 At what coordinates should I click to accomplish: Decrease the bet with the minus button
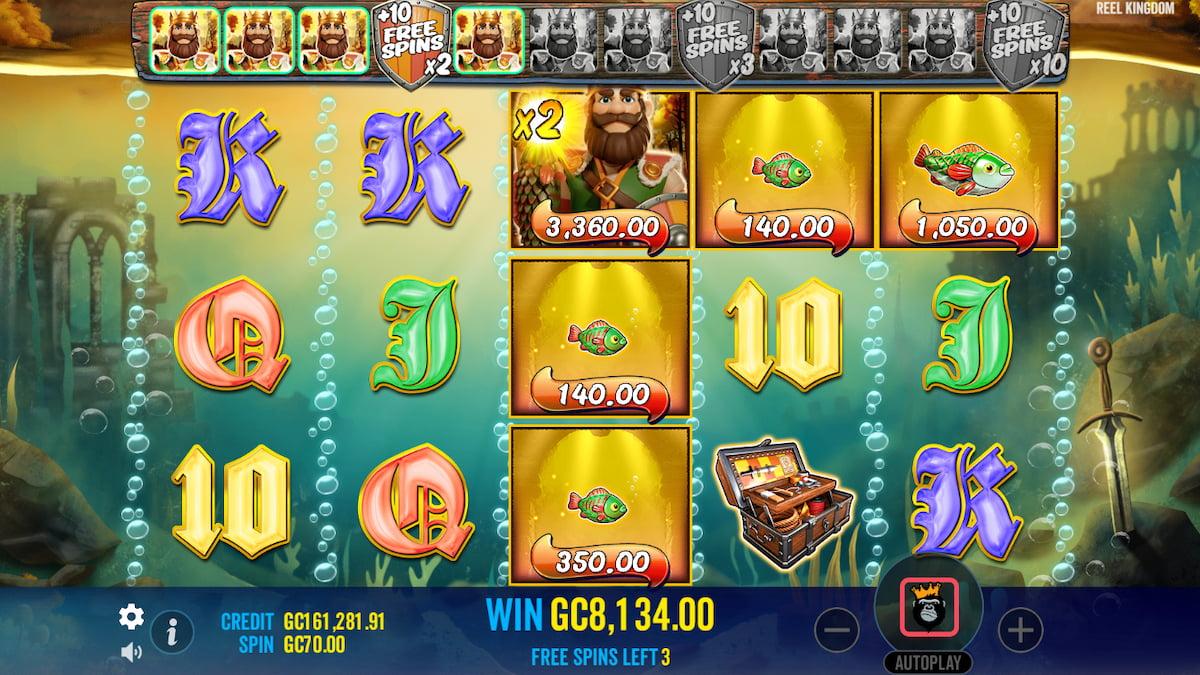pos(836,630)
